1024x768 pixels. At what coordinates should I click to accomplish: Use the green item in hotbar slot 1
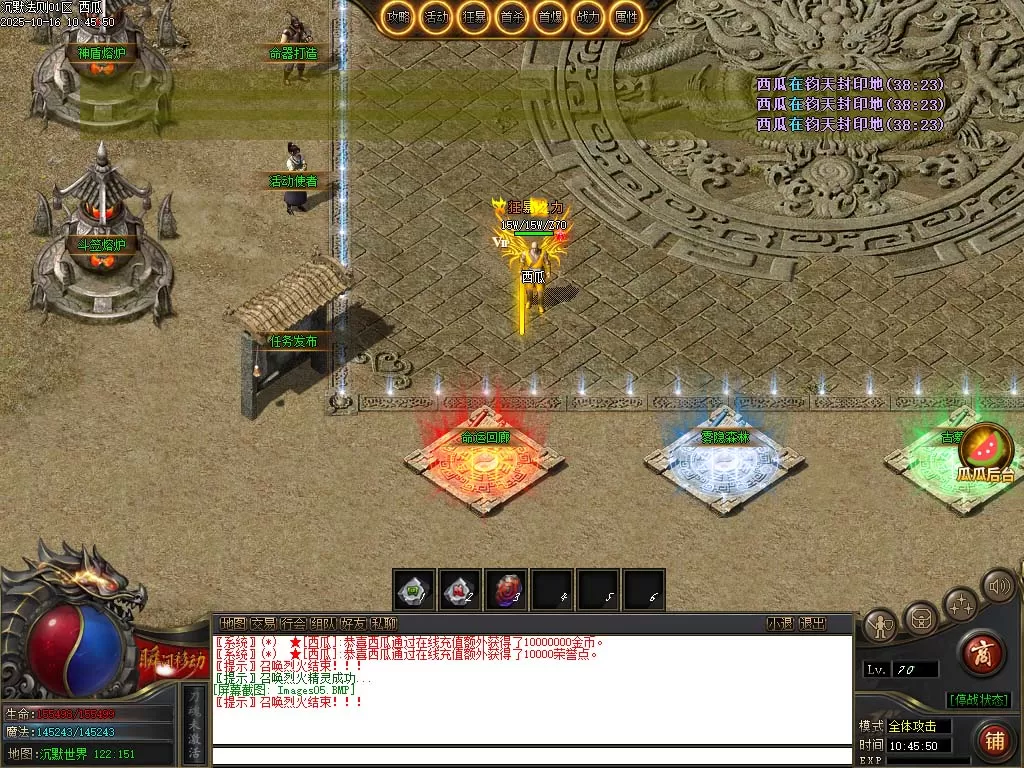(413, 591)
